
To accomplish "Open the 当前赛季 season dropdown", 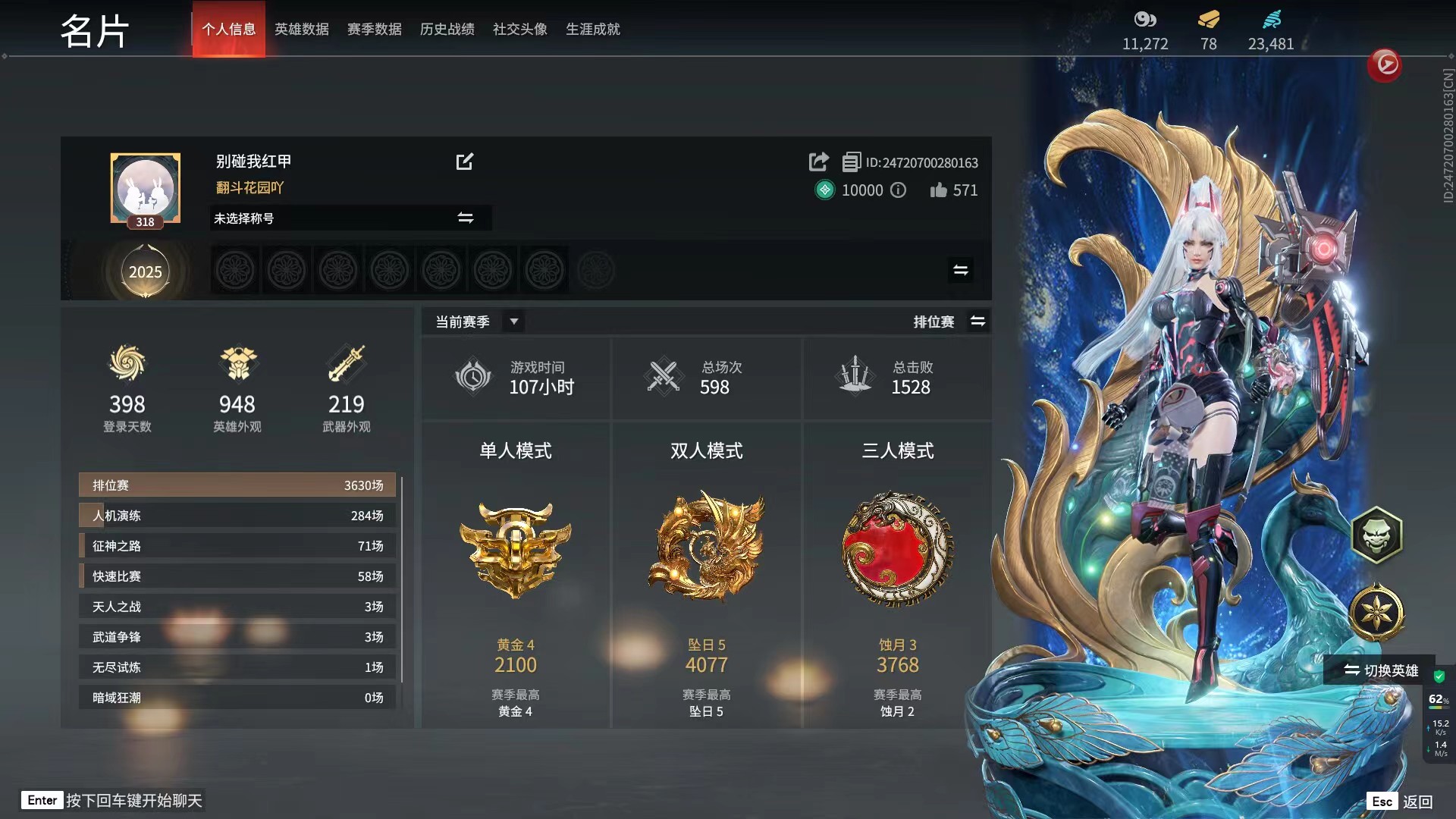I will click(513, 322).
